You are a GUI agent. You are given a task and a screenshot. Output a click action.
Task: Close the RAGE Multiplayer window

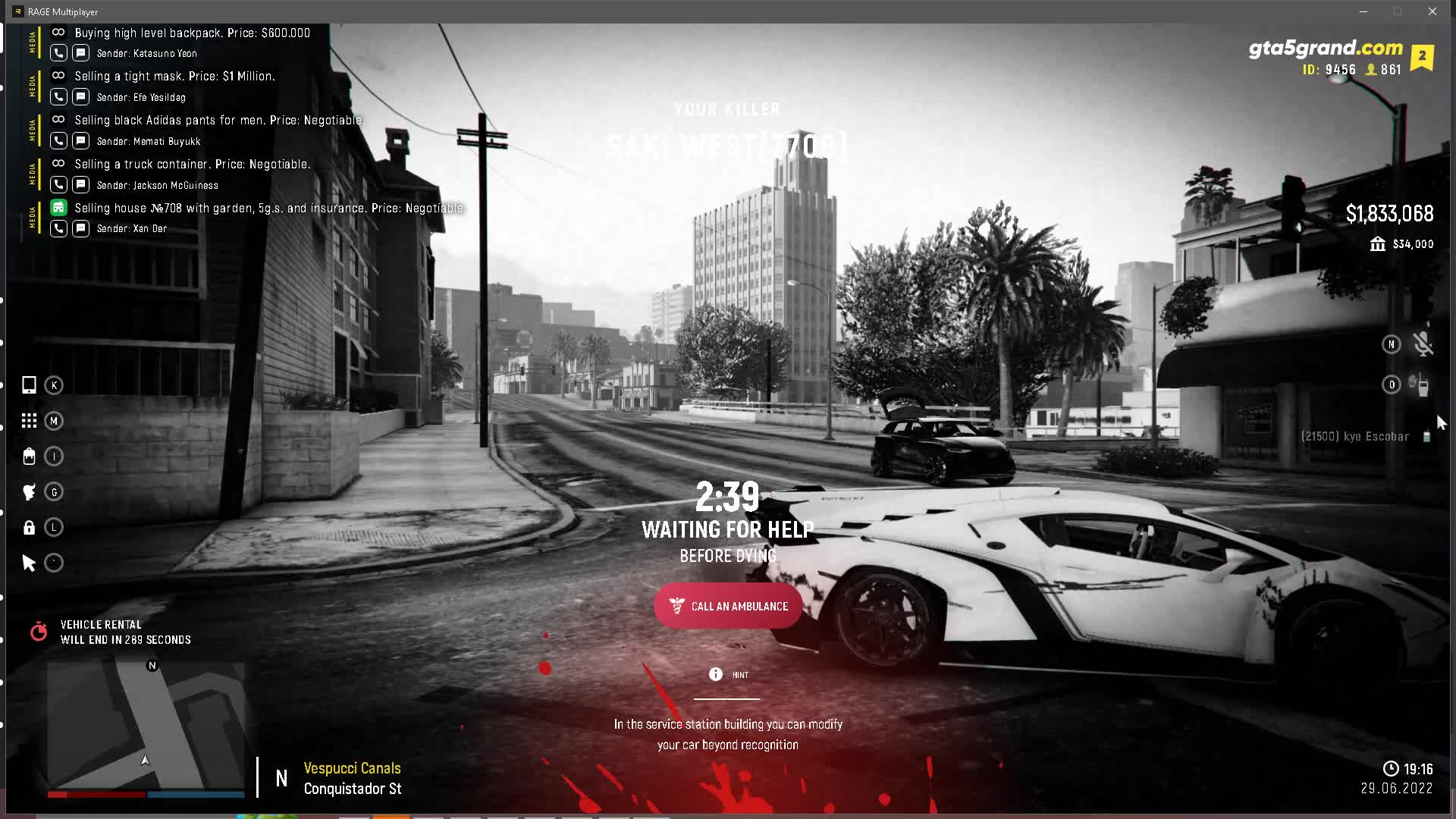pyautogui.click(x=1432, y=11)
